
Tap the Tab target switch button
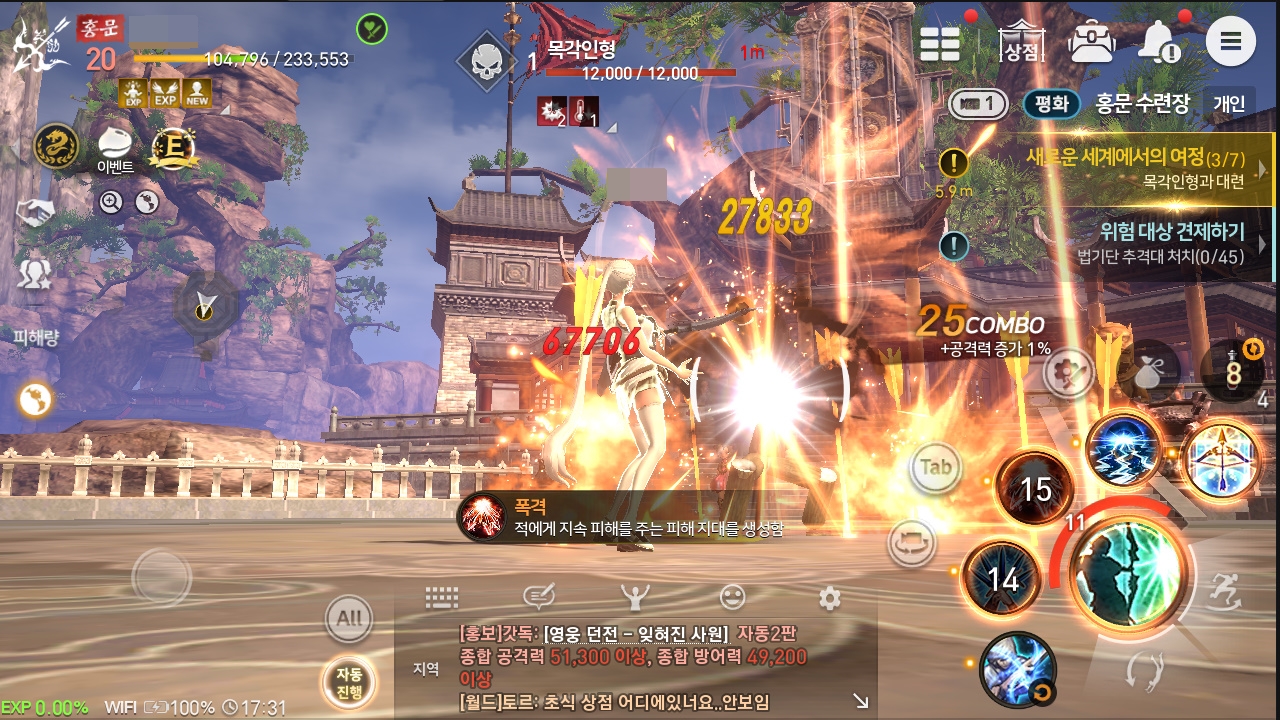click(935, 467)
